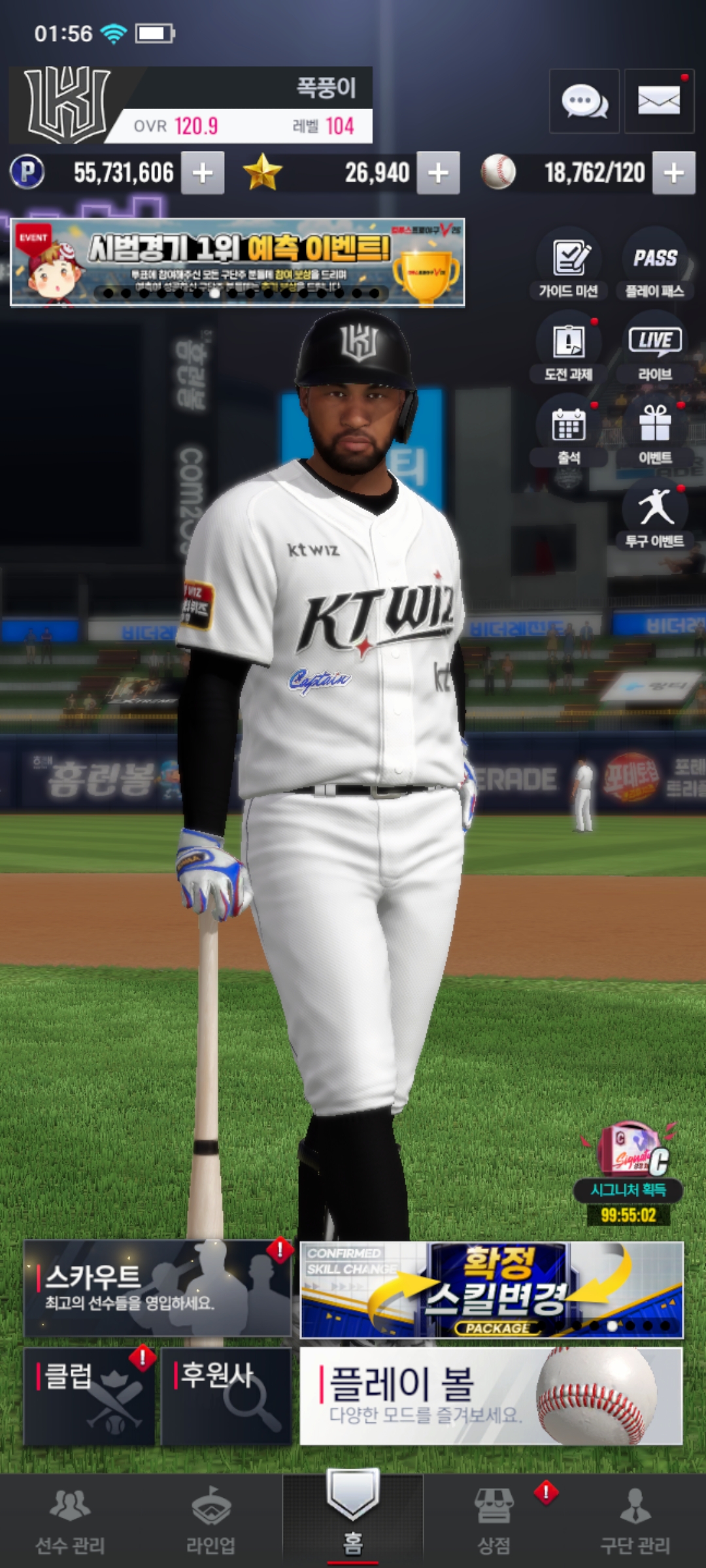Add more P points with plus button
Image resolution: width=706 pixels, height=1568 pixels.
pyautogui.click(x=203, y=173)
